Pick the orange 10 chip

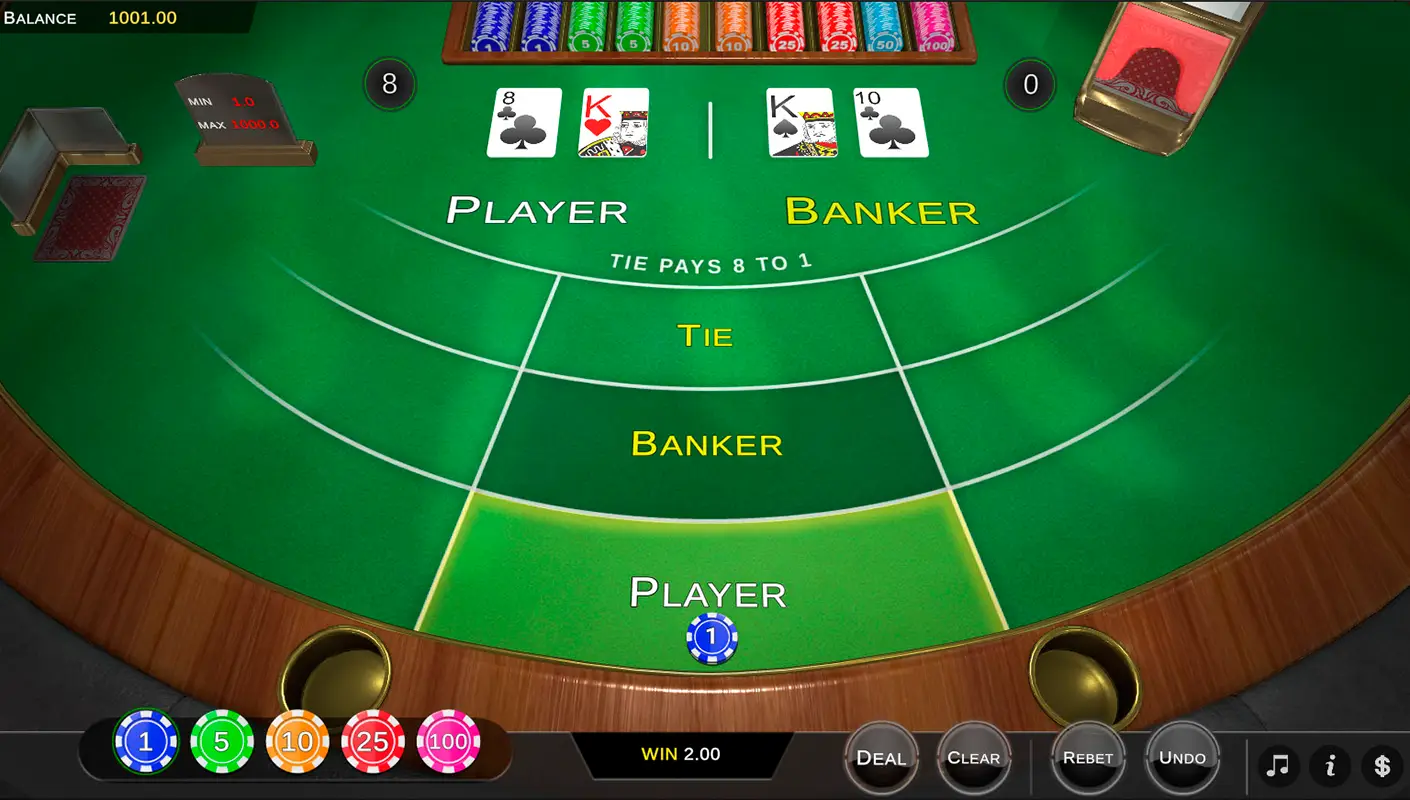(x=298, y=742)
